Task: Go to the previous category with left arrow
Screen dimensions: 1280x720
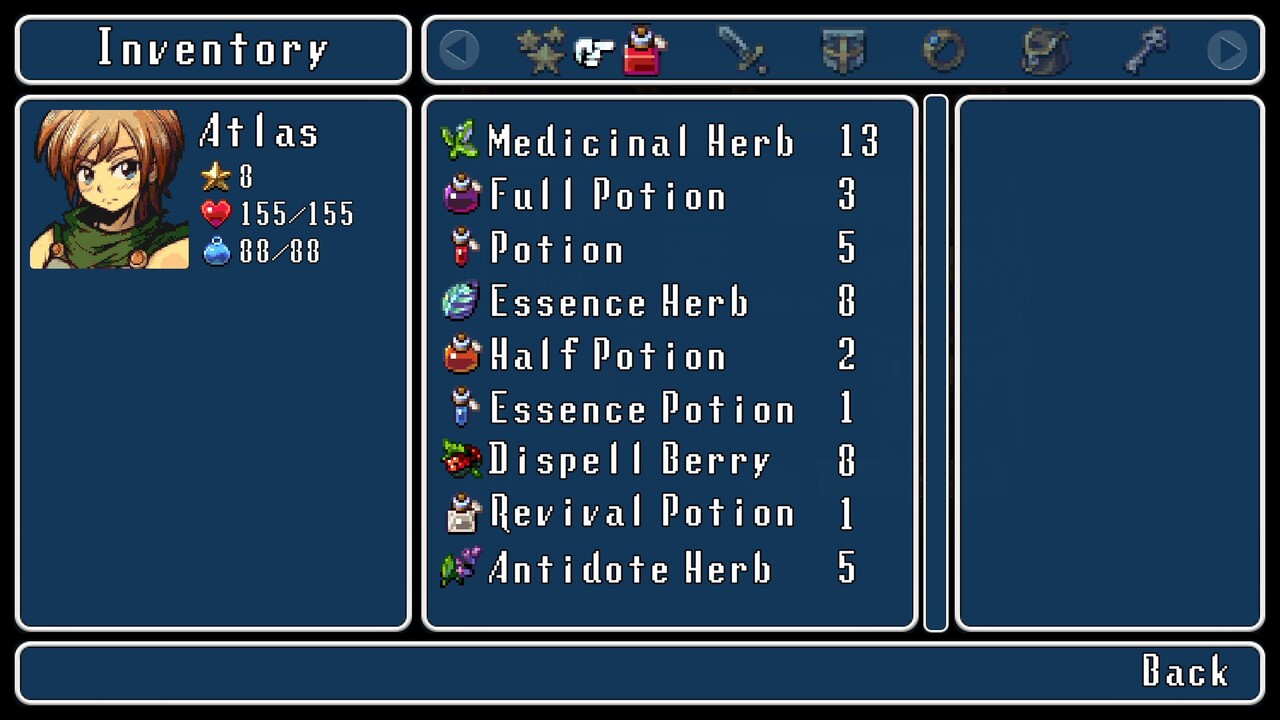Action: pos(459,50)
